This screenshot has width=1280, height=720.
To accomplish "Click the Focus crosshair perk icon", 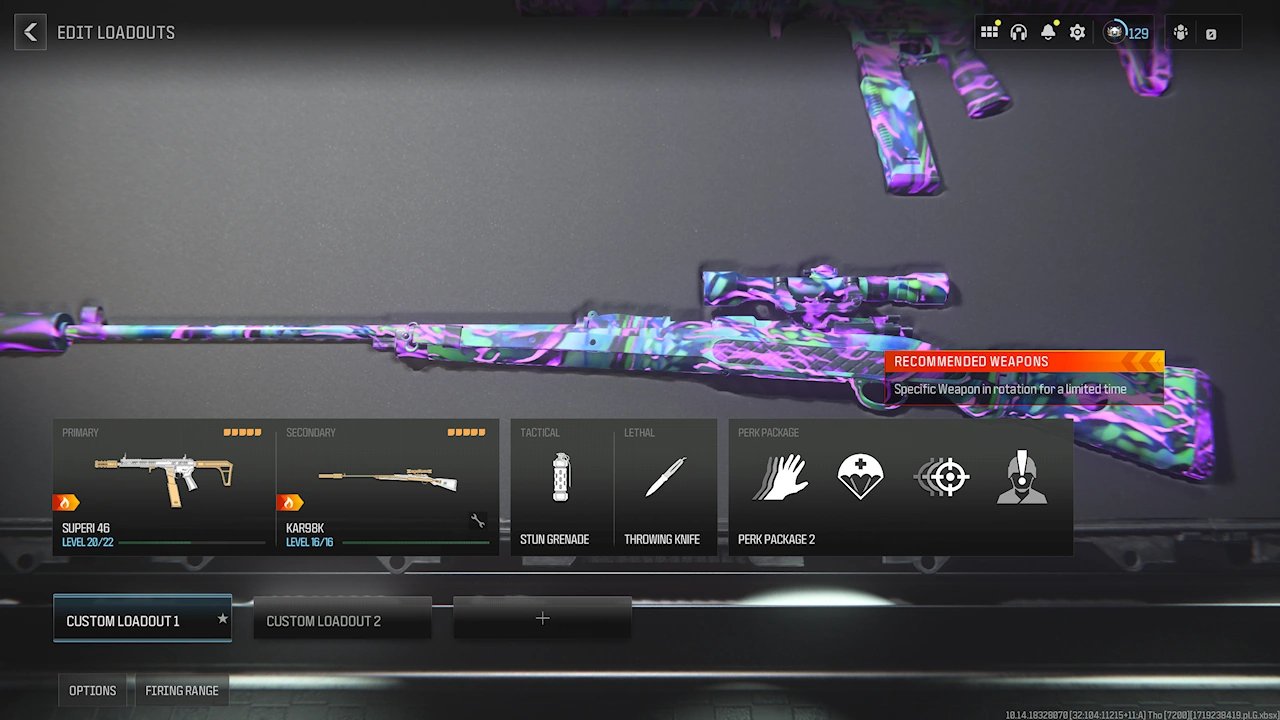I will click(941, 477).
